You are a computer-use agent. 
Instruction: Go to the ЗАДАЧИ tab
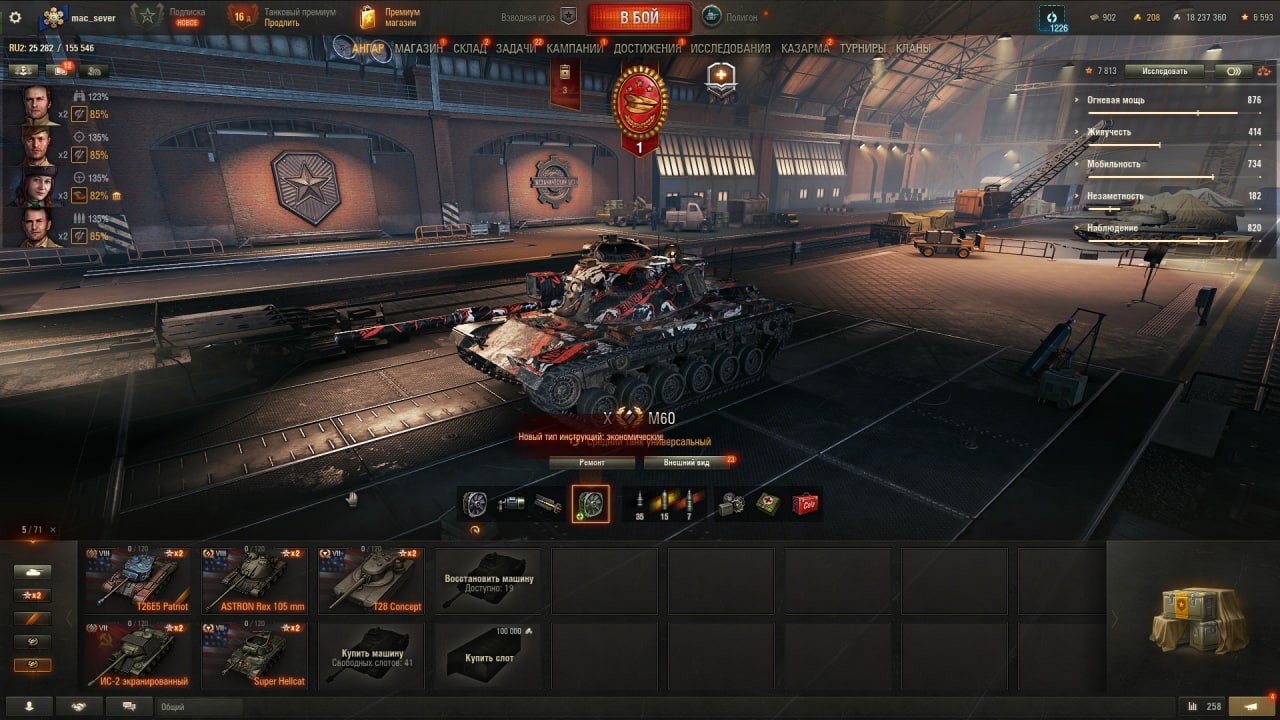tap(516, 48)
